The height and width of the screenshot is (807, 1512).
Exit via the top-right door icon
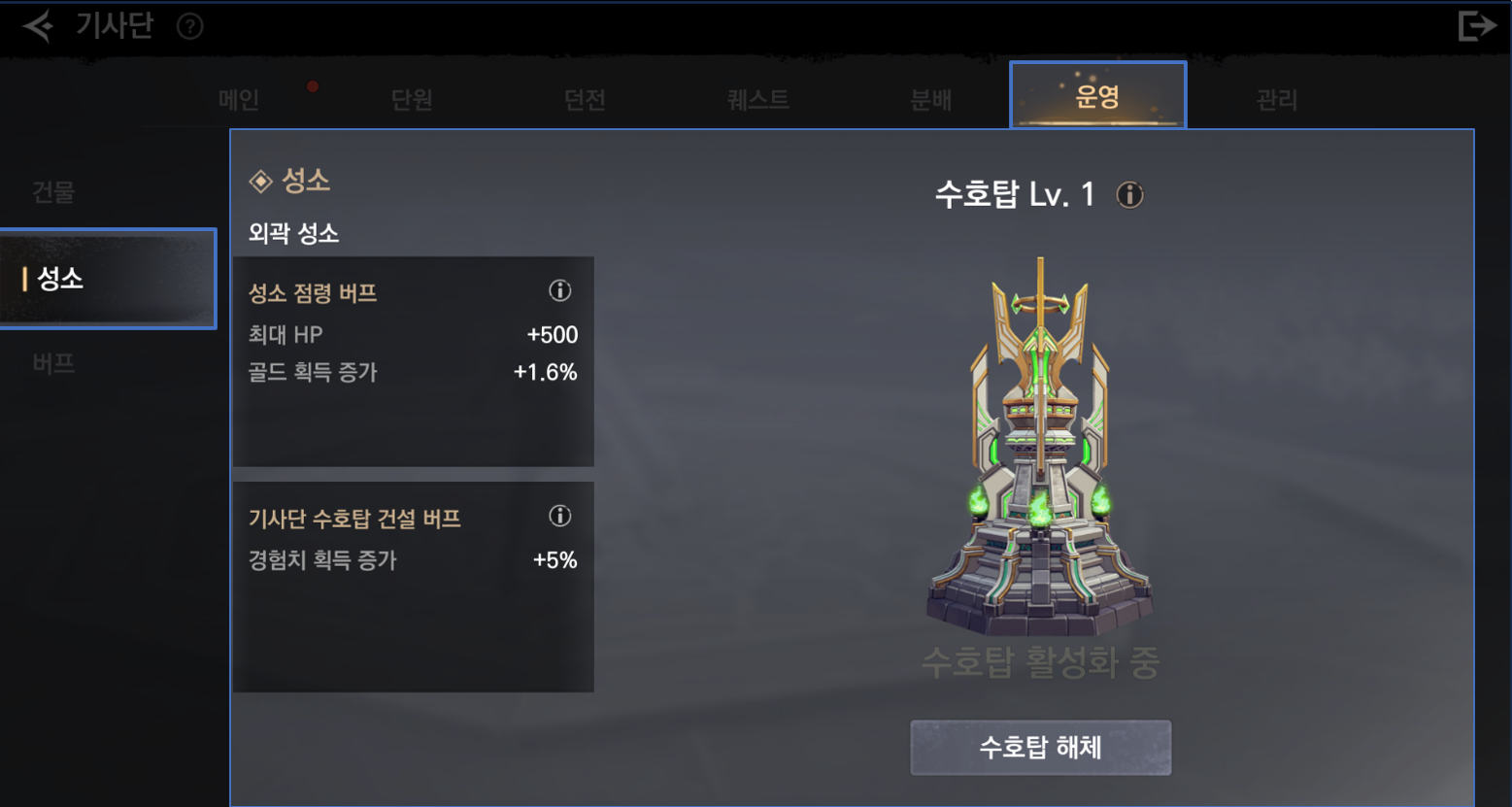coord(1475,26)
